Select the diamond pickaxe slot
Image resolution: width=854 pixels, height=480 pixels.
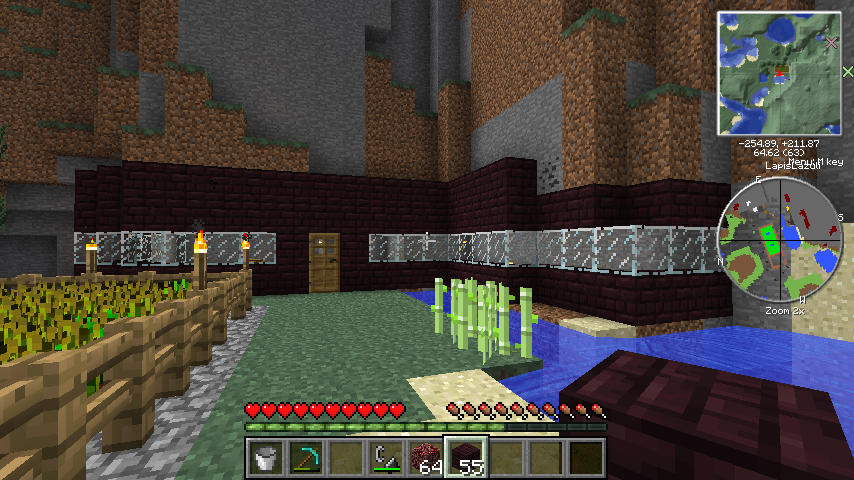[x=305, y=458]
